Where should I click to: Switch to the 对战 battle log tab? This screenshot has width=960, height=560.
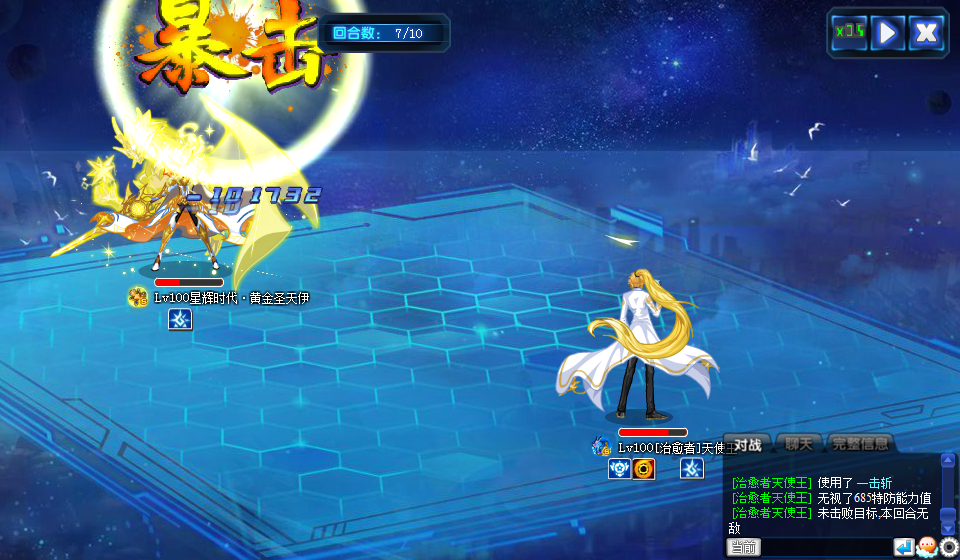click(749, 443)
